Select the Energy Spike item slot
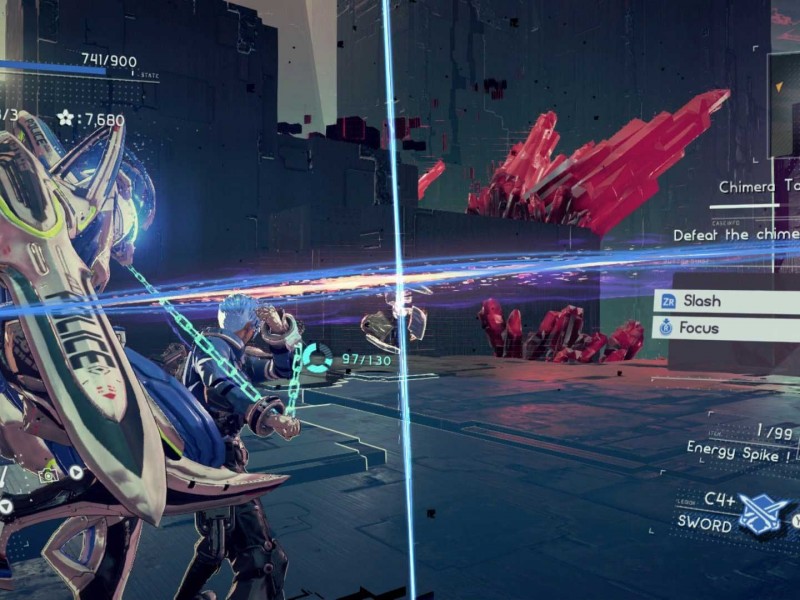 point(740,448)
